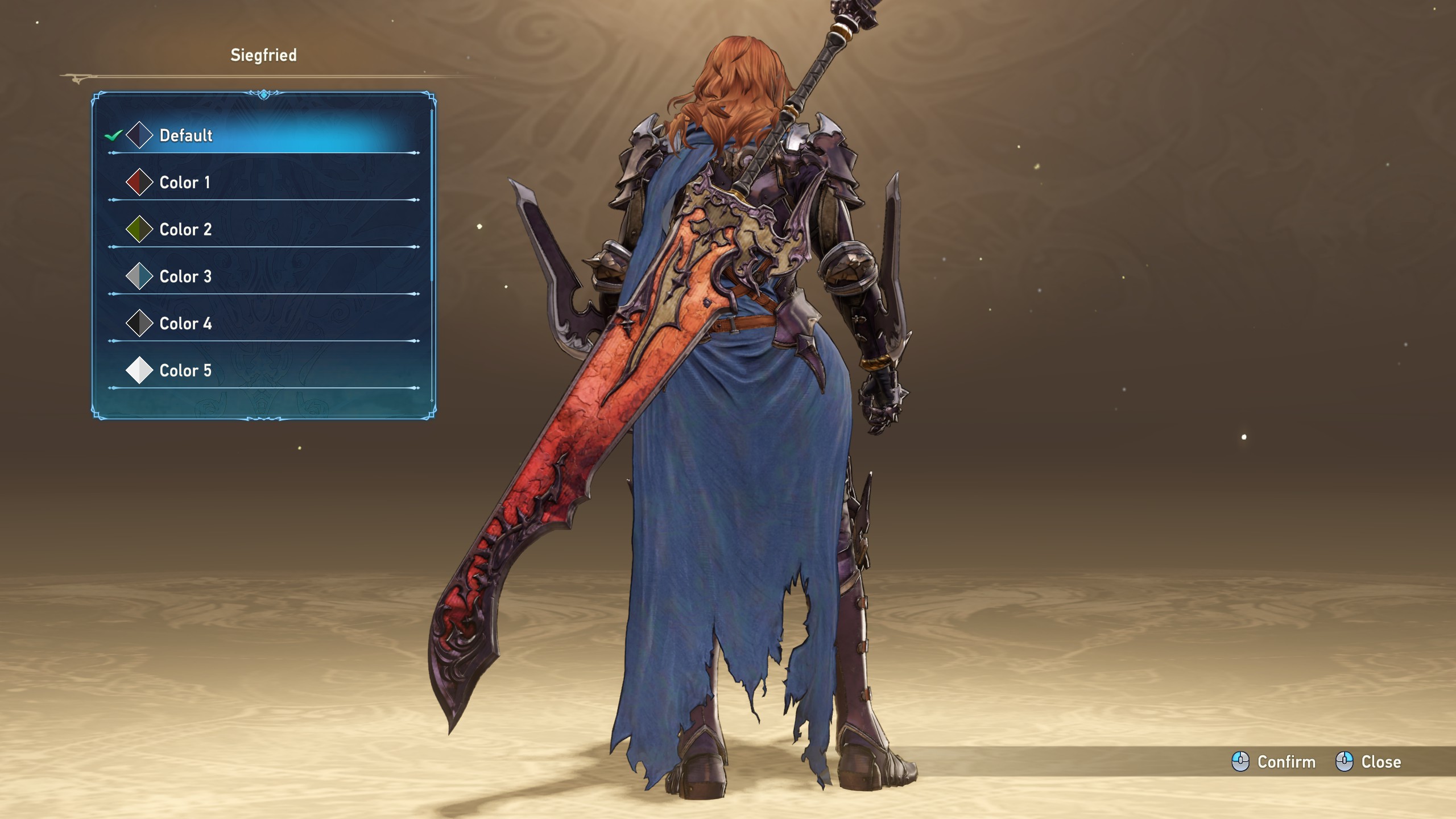
Task: Confirm the selected color
Action: [x=1274, y=762]
